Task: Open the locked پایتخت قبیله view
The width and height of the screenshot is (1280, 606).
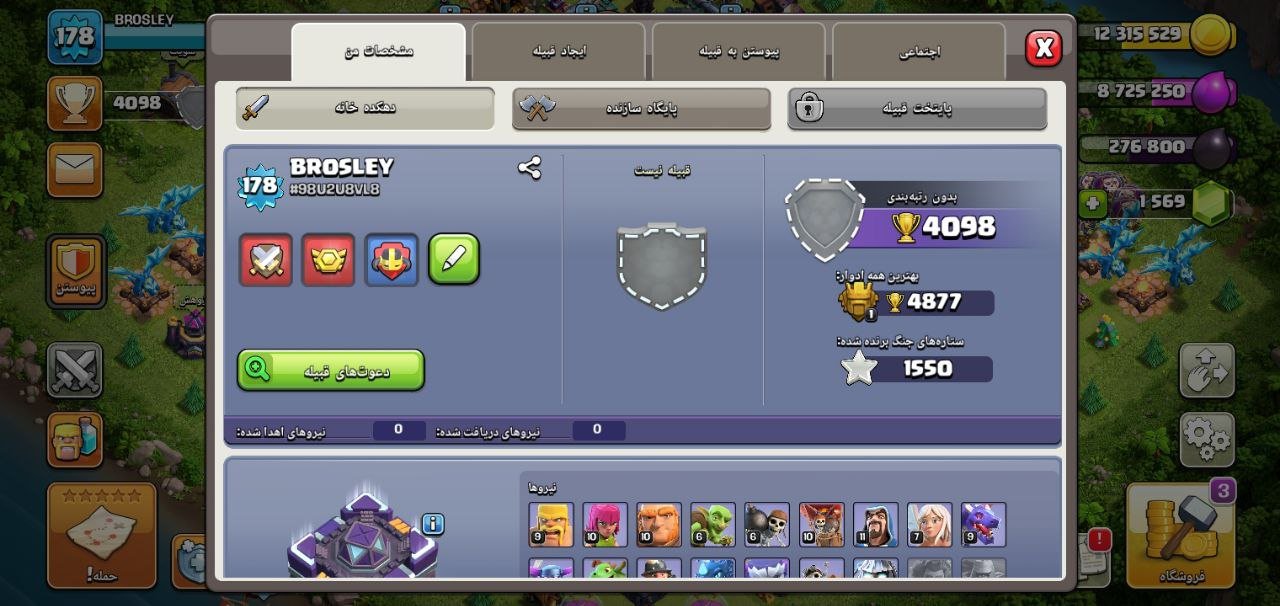Action: click(x=917, y=108)
